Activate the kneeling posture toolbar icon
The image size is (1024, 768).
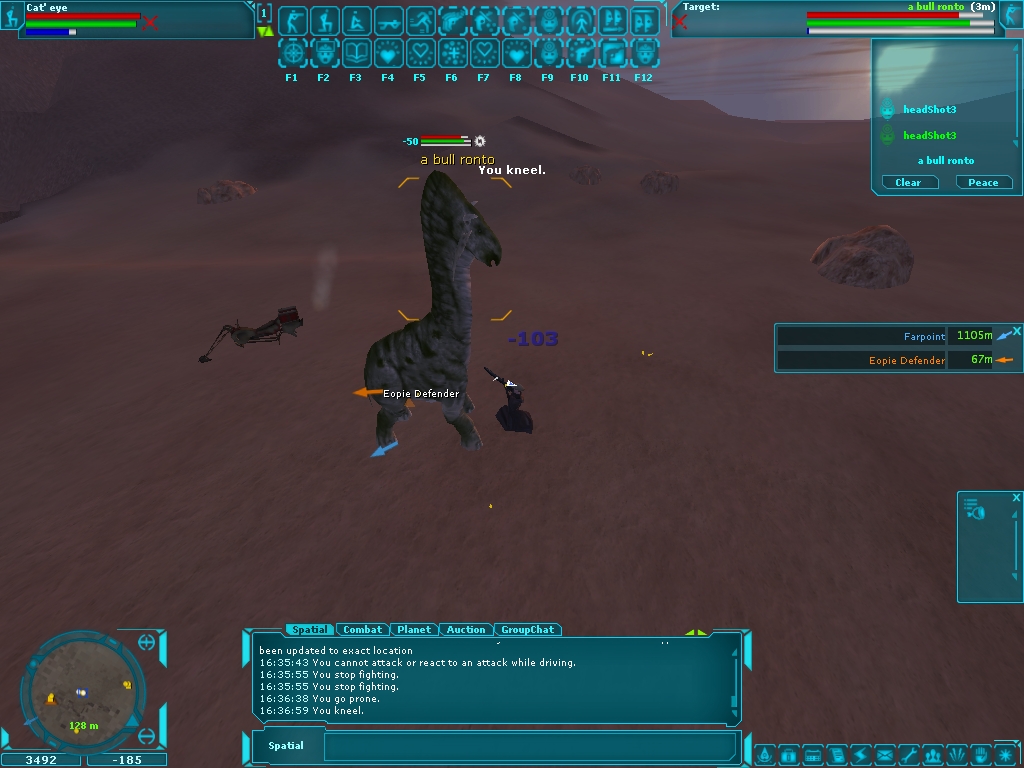click(324, 20)
